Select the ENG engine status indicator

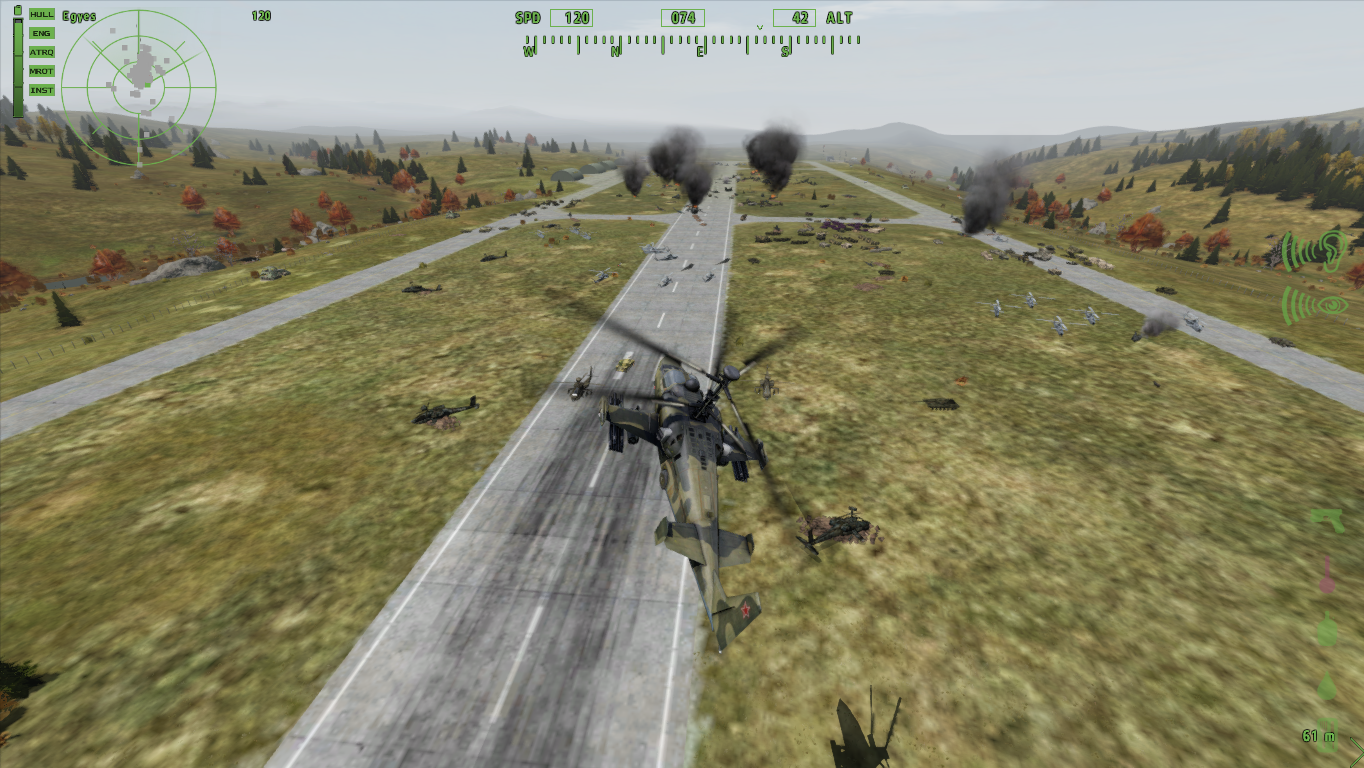[x=42, y=33]
